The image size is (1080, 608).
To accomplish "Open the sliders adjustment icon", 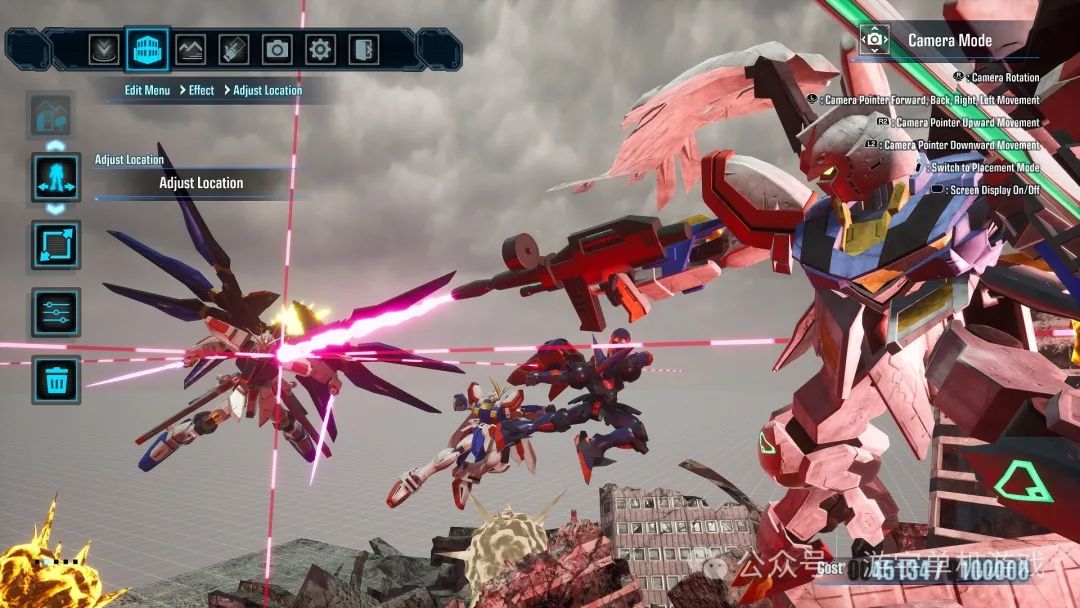I will [56, 312].
